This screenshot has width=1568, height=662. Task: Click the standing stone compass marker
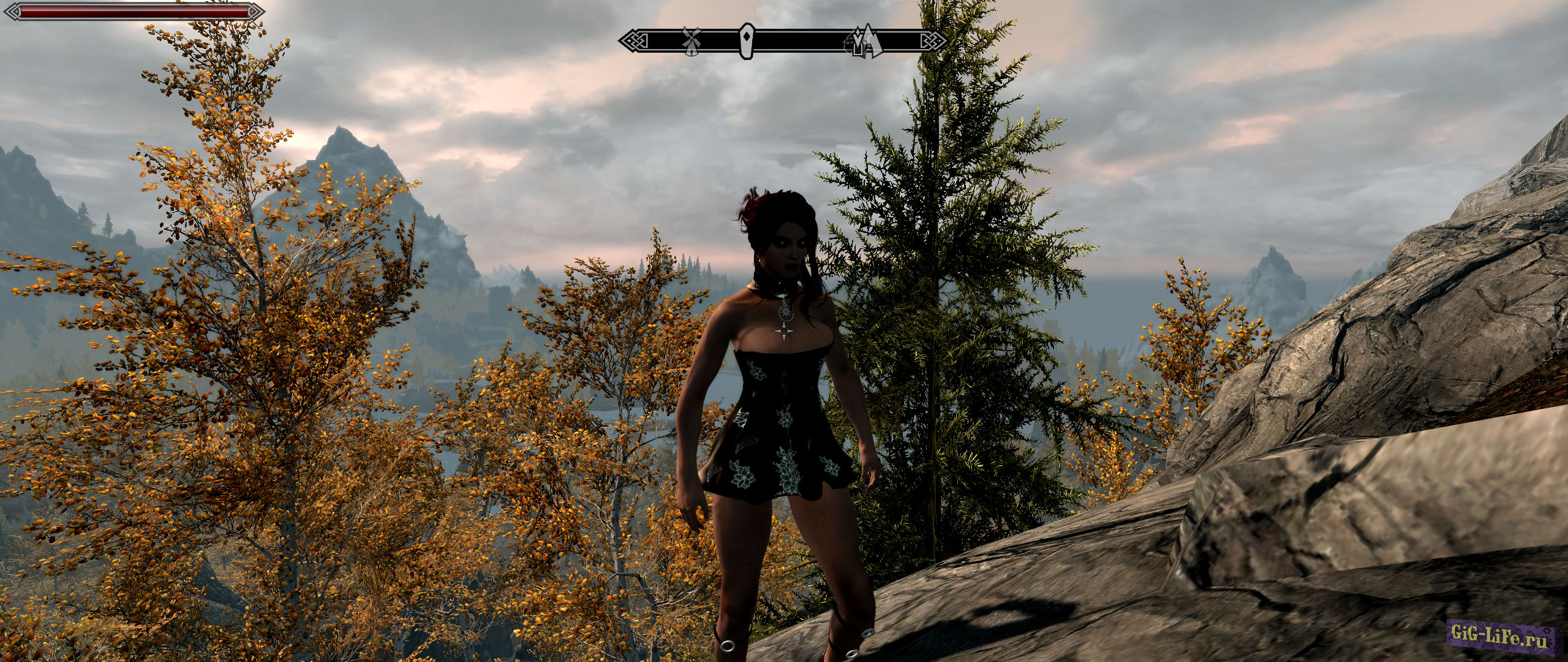pos(746,40)
